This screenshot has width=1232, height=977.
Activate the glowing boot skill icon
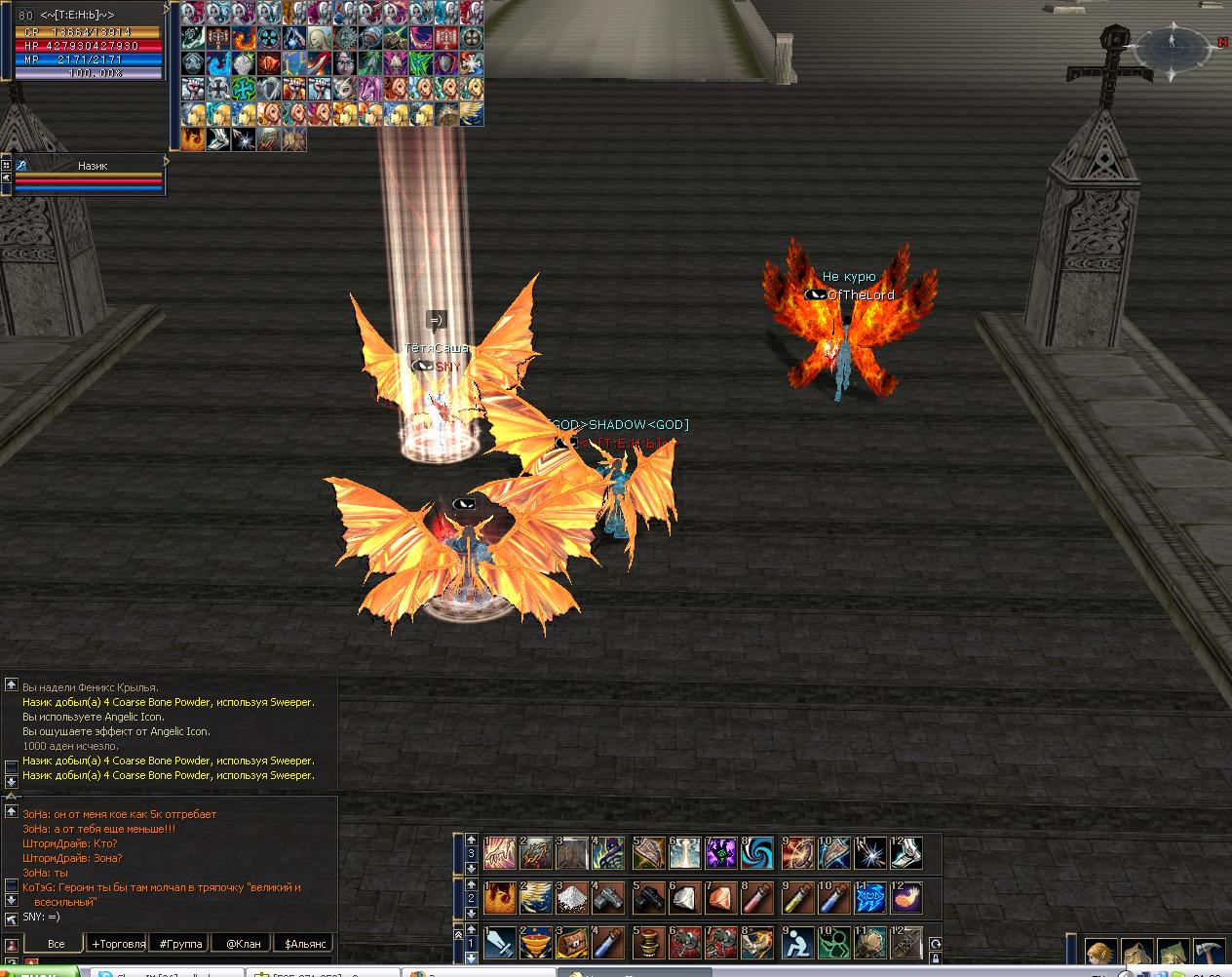(906, 853)
